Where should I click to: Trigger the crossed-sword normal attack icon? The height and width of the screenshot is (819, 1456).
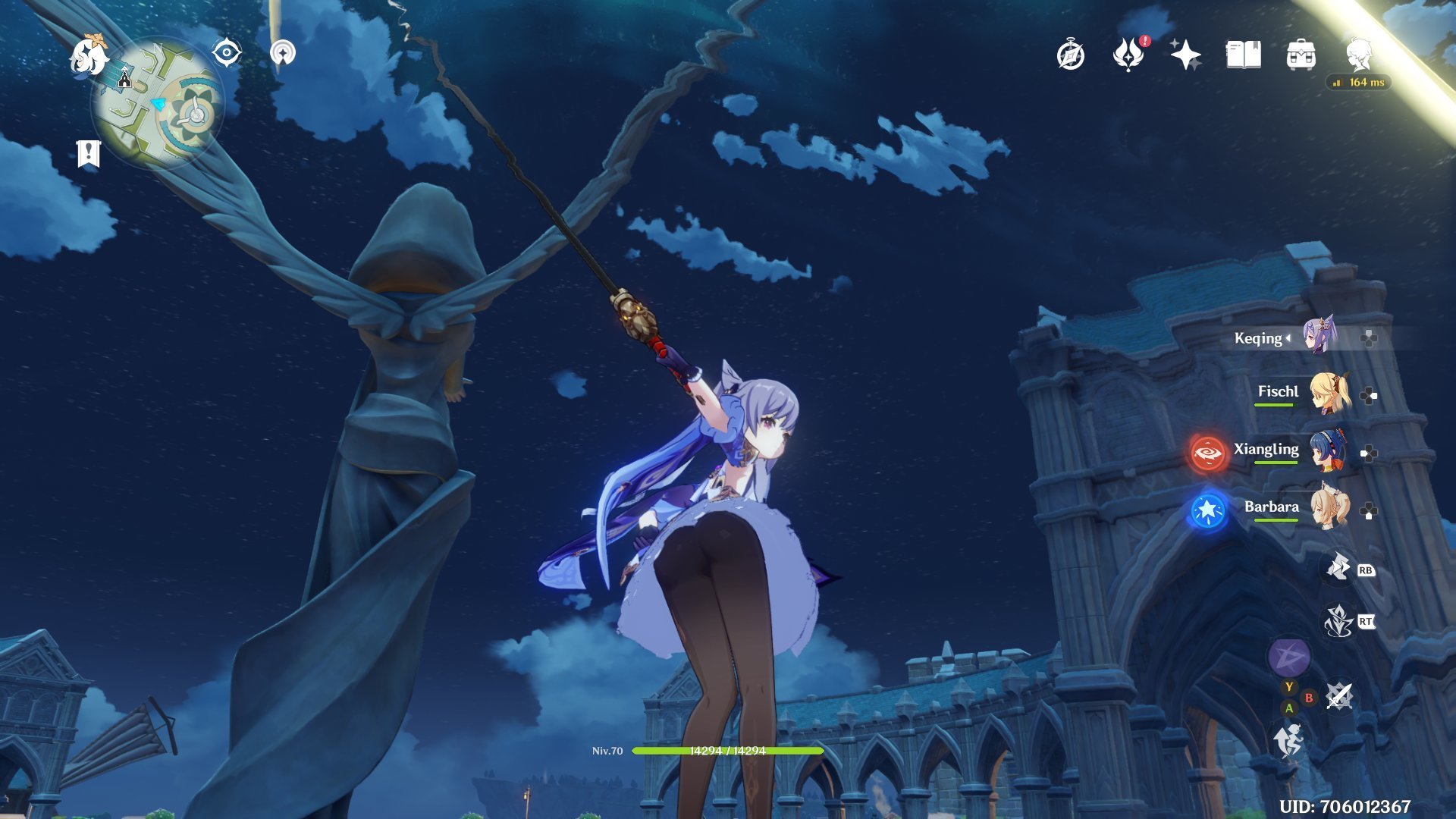pyautogui.click(x=1339, y=696)
